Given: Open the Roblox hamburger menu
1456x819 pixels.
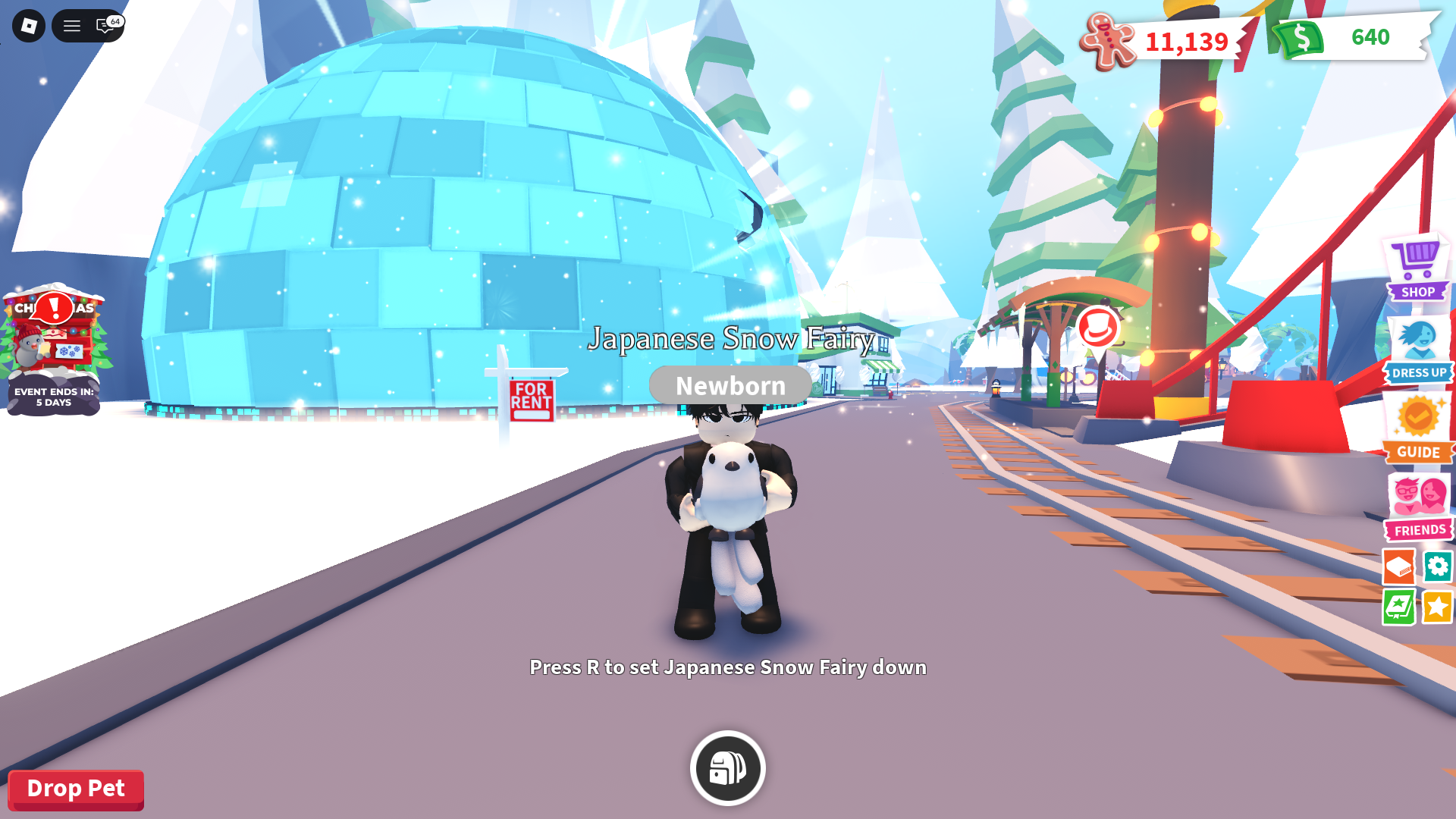Looking at the screenshot, I should (71, 26).
